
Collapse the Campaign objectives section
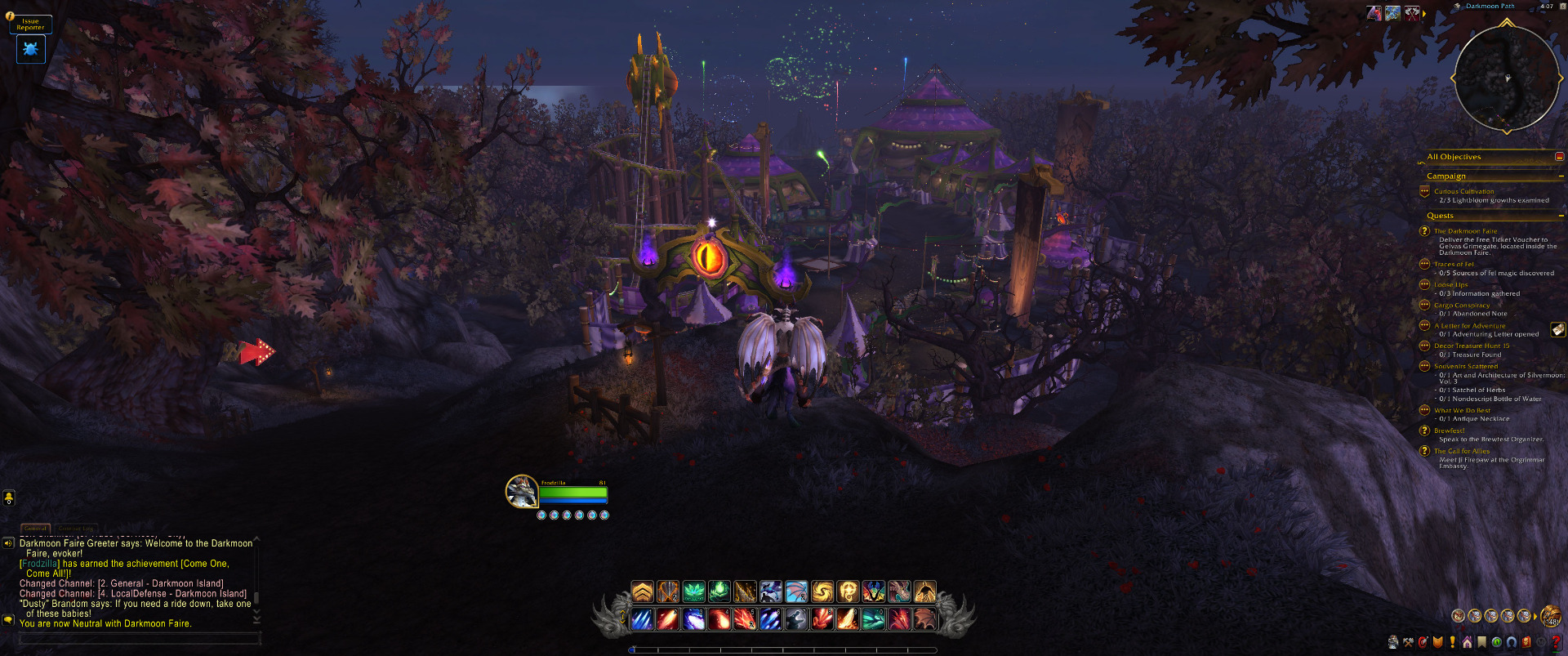click(x=1561, y=176)
